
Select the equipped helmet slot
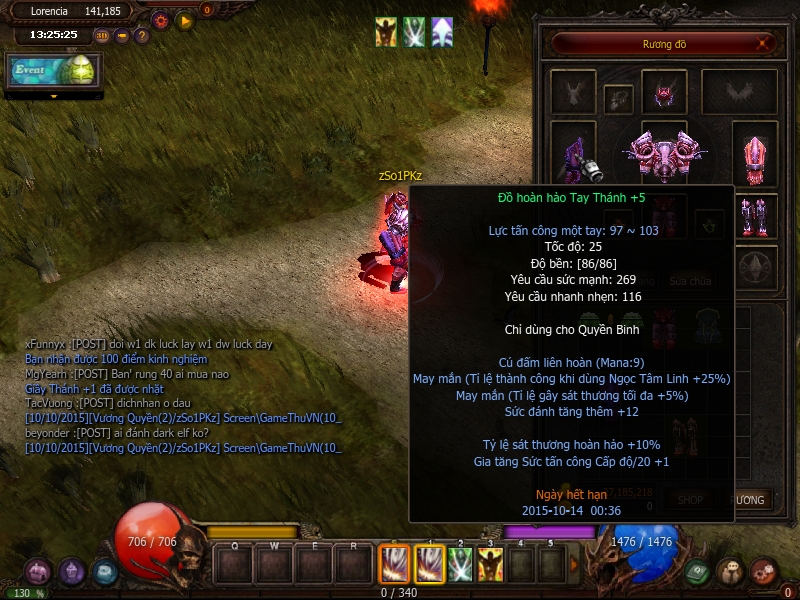pos(663,92)
